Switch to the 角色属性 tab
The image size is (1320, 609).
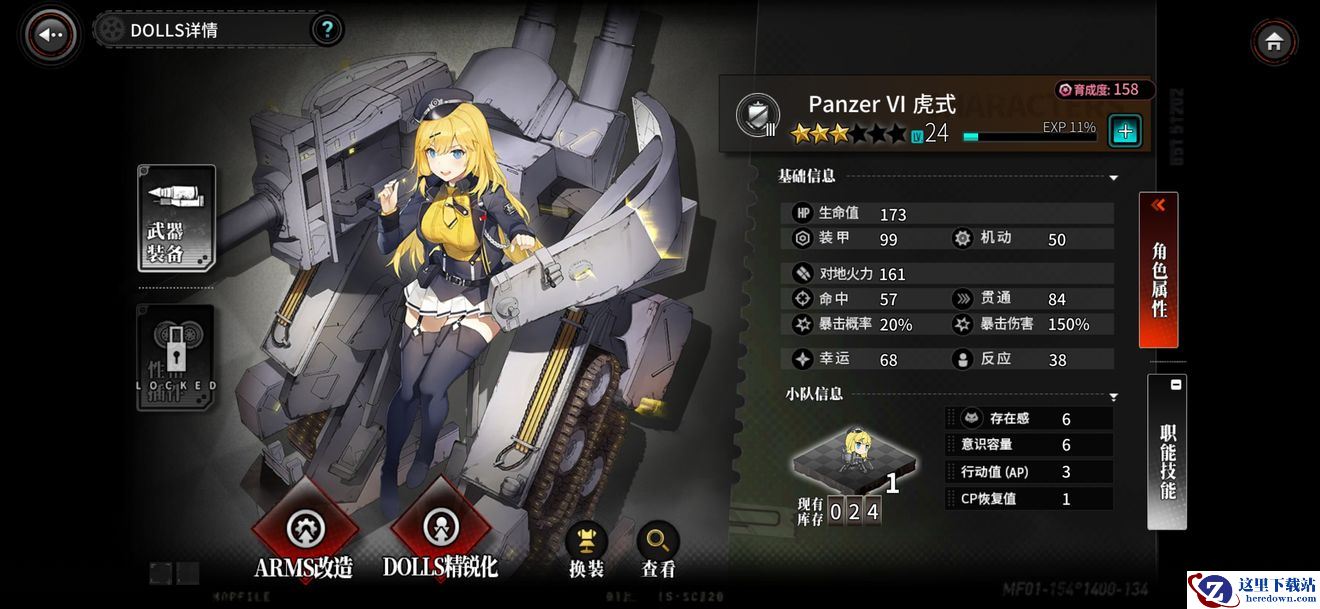click(1159, 270)
